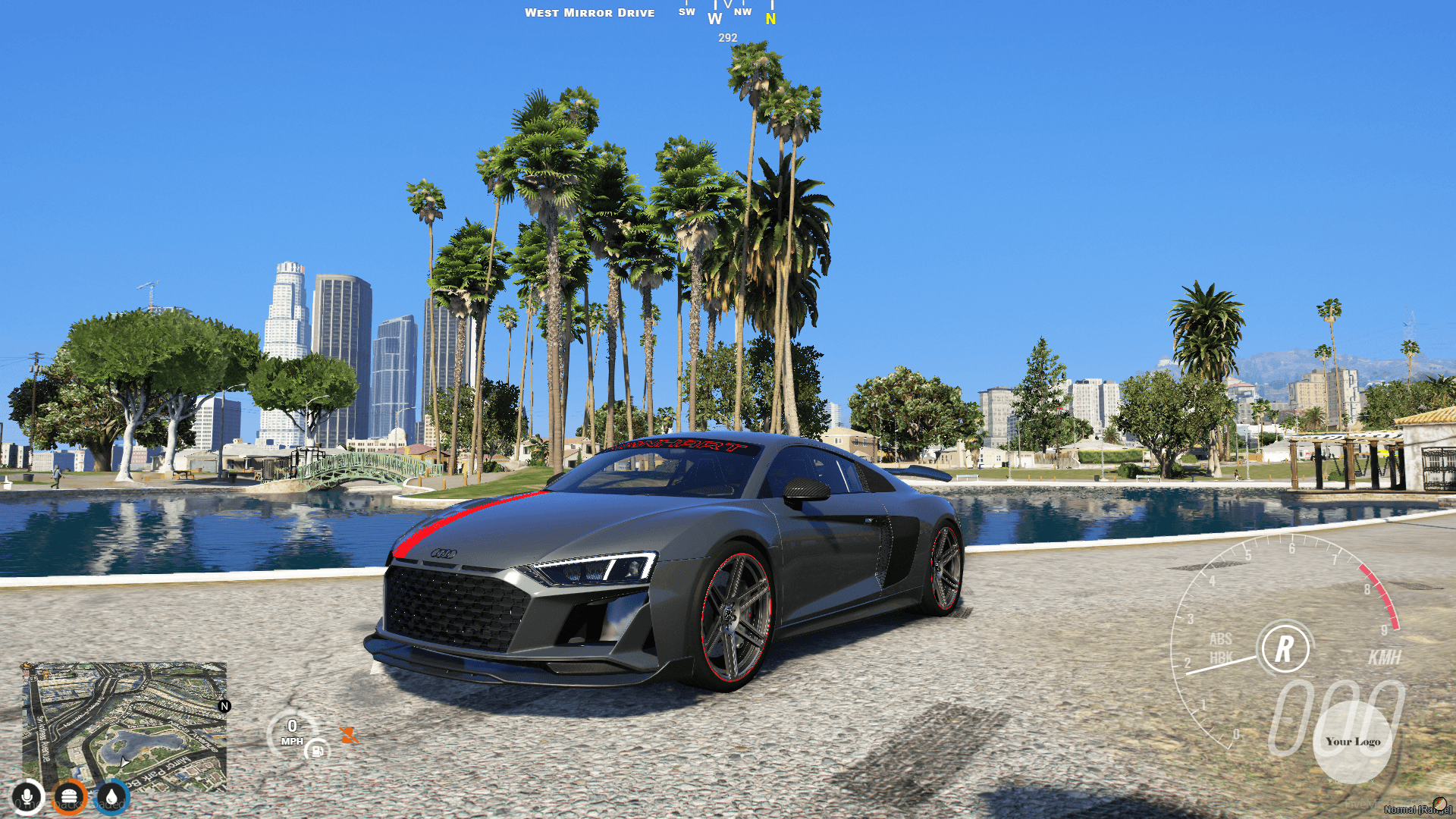Viewport: 1456px width, 819px height.
Task: Click the water drop thirst icon
Action: pyautogui.click(x=113, y=795)
